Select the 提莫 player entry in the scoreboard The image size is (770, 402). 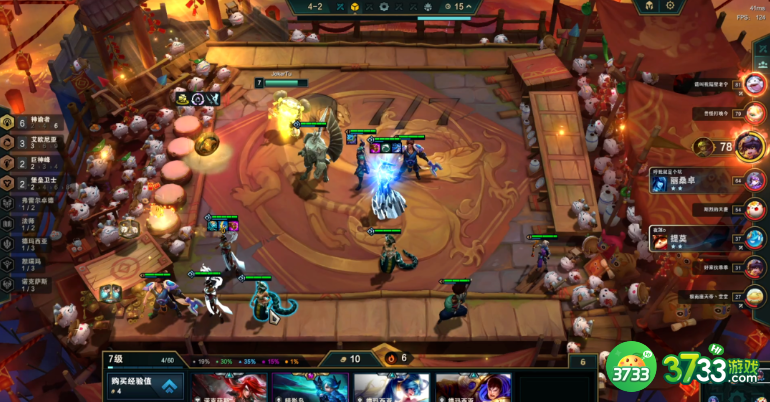click(x=700, y=240)
